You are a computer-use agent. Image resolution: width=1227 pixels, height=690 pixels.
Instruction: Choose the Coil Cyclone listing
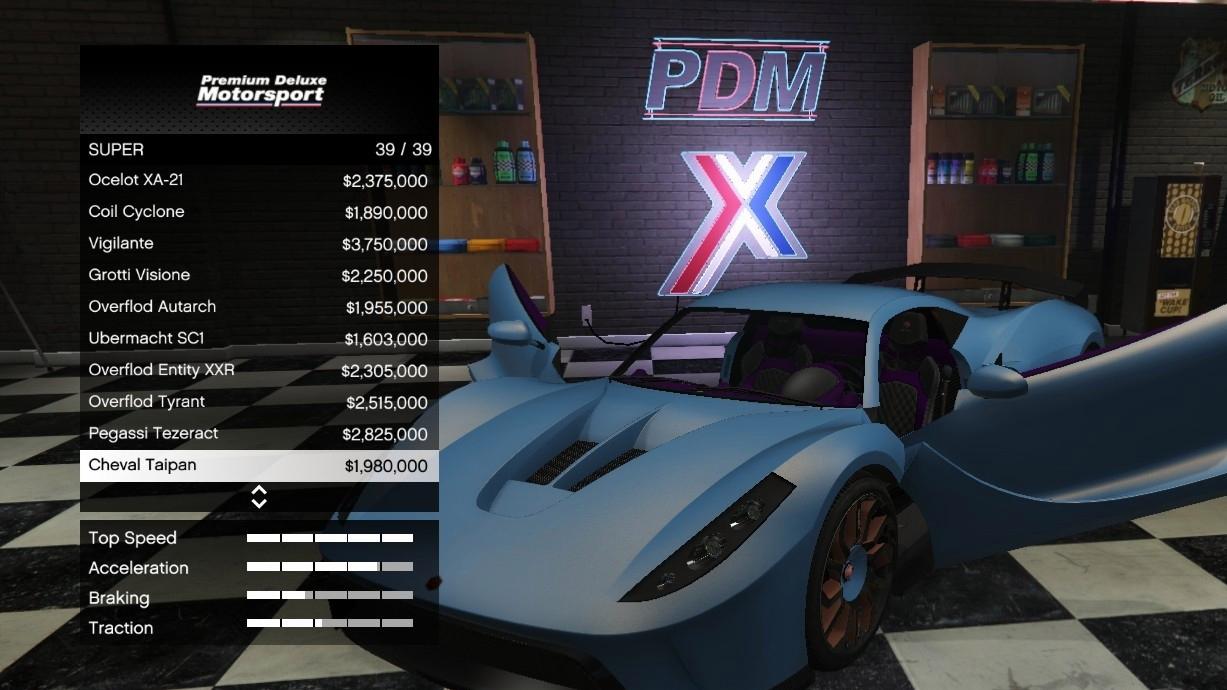point(258,212)
